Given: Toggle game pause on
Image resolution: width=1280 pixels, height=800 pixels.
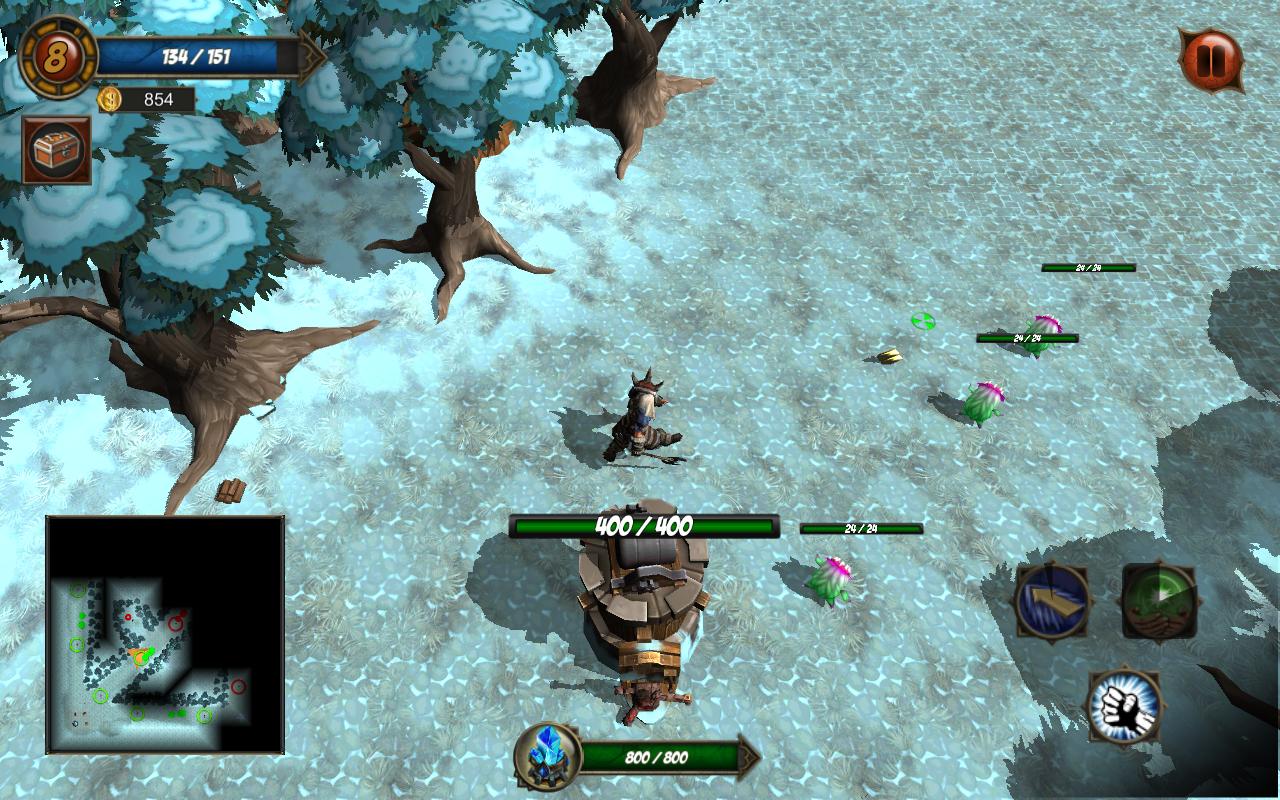Looking at the screenshot, I should pos(1211,58).
